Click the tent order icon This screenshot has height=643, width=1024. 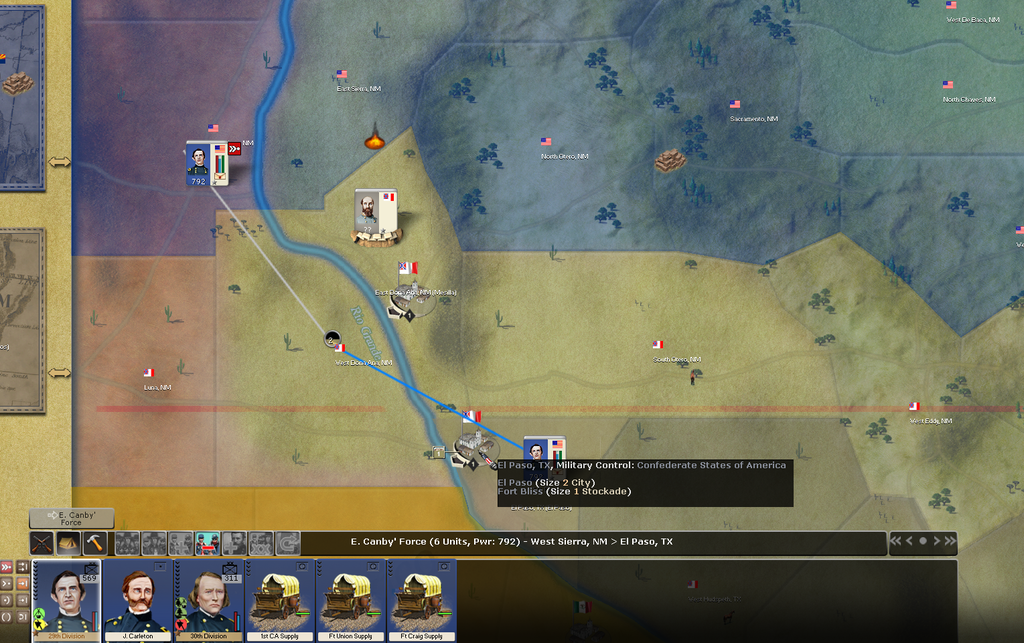67,543
